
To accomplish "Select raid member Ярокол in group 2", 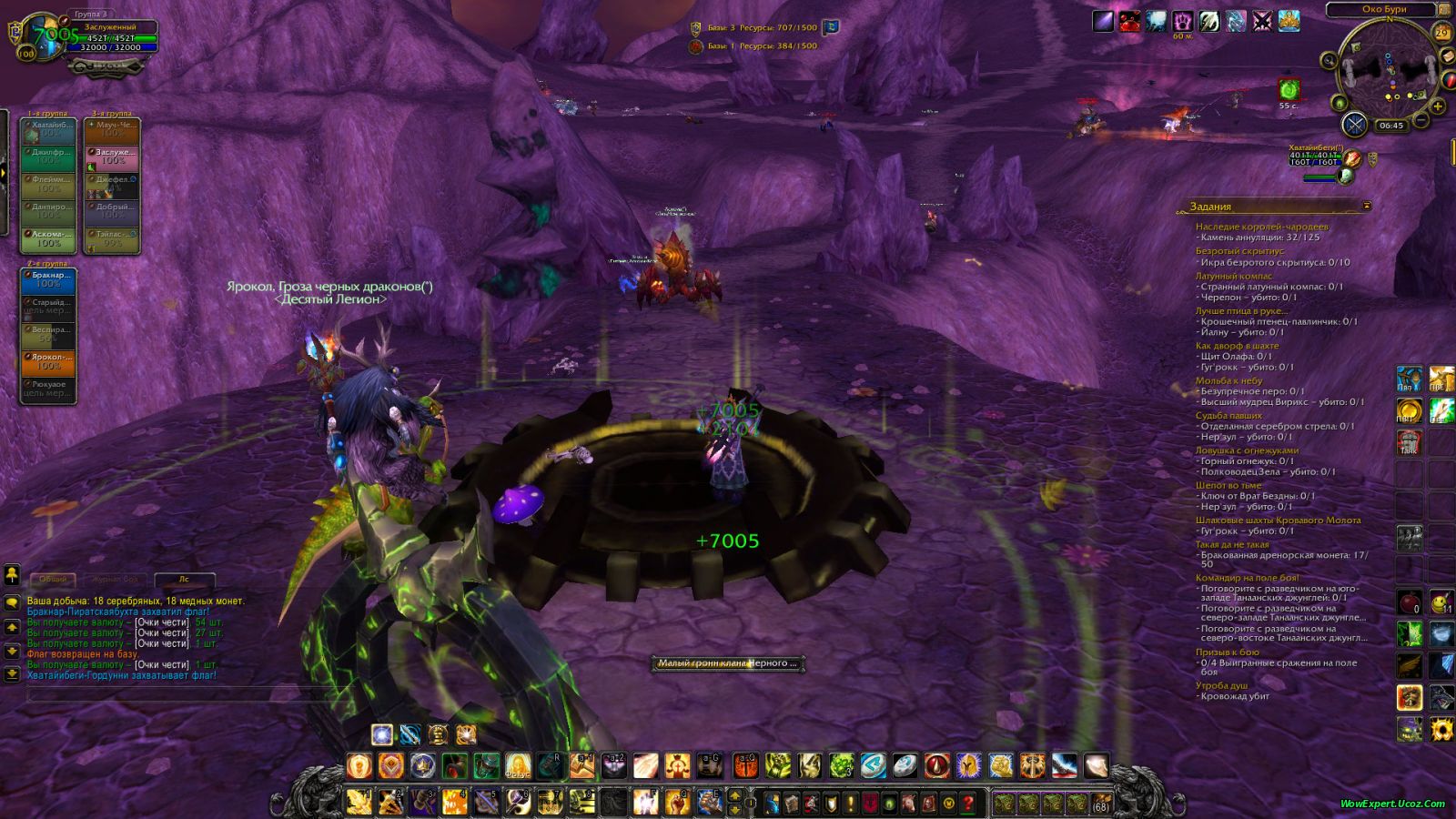I will click(49, 362).
